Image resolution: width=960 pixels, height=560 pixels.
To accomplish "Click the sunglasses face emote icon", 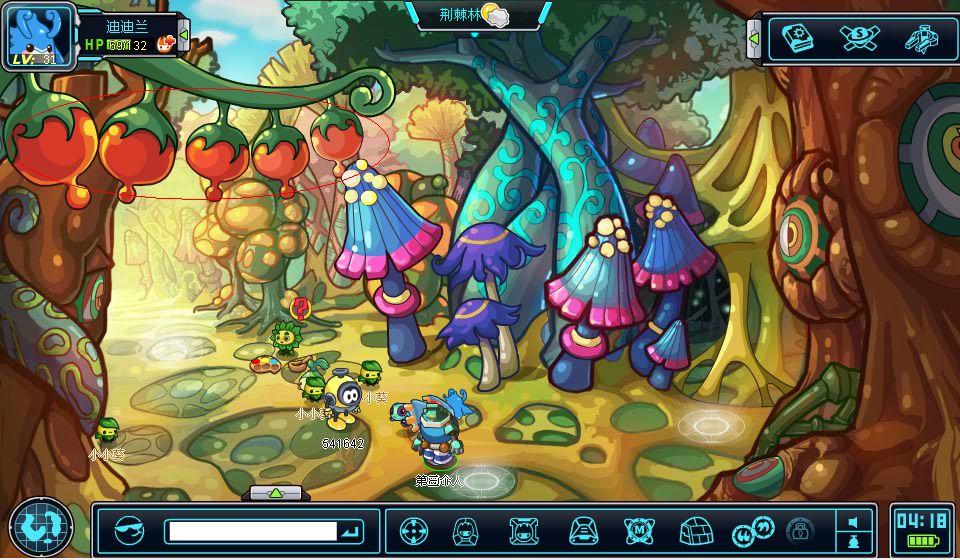I will pos(129,530).
